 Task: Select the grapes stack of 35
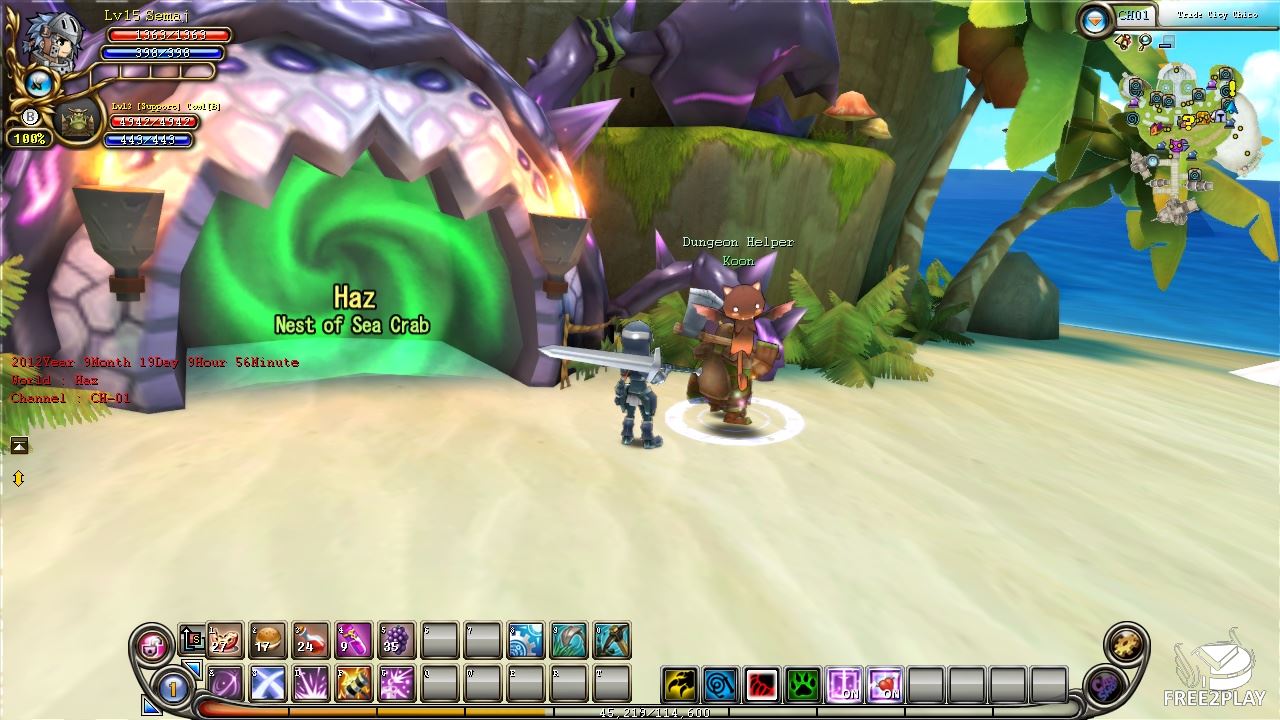(x=397, y=640)
